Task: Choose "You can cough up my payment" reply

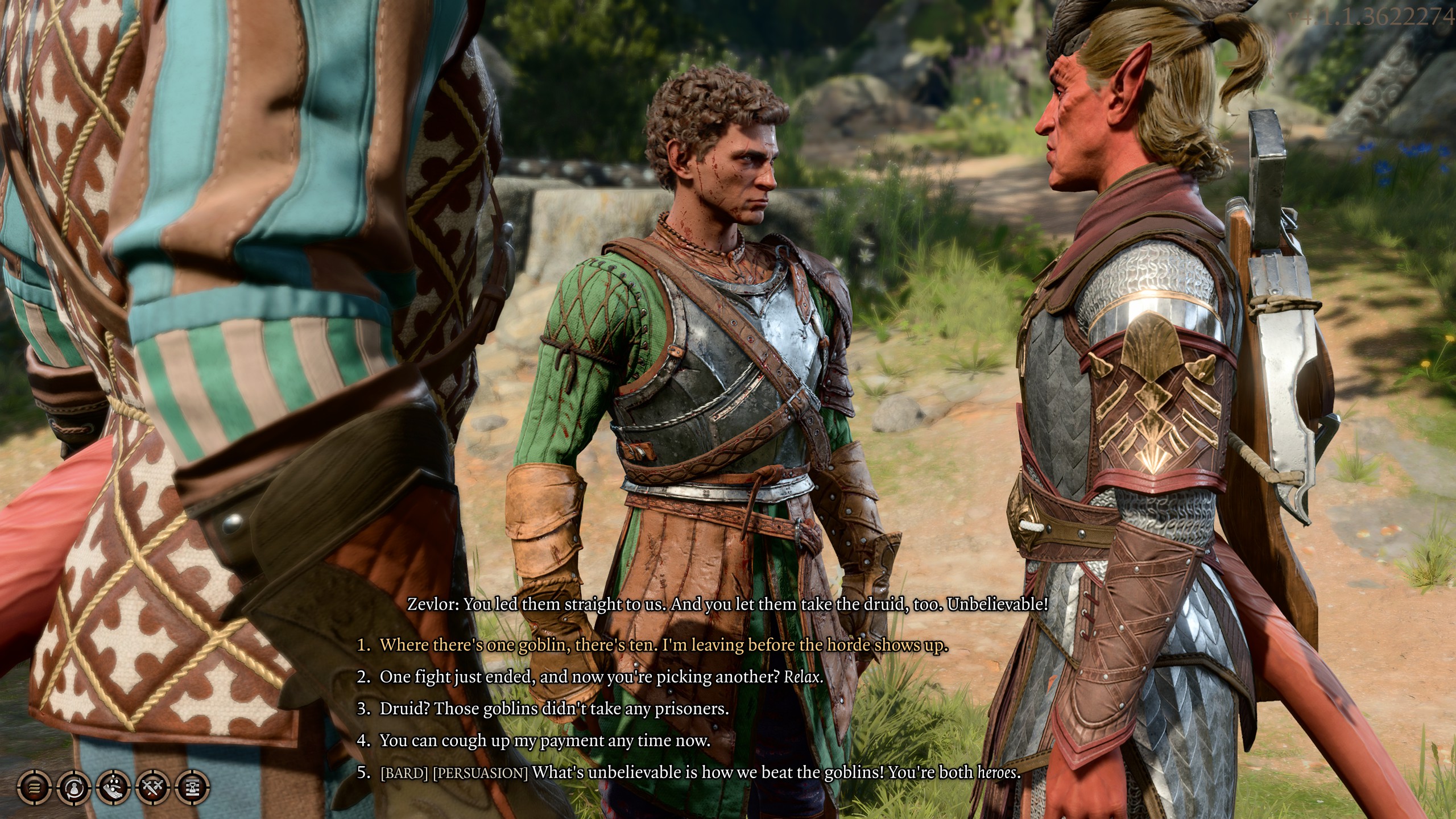Action: point(545,741)
